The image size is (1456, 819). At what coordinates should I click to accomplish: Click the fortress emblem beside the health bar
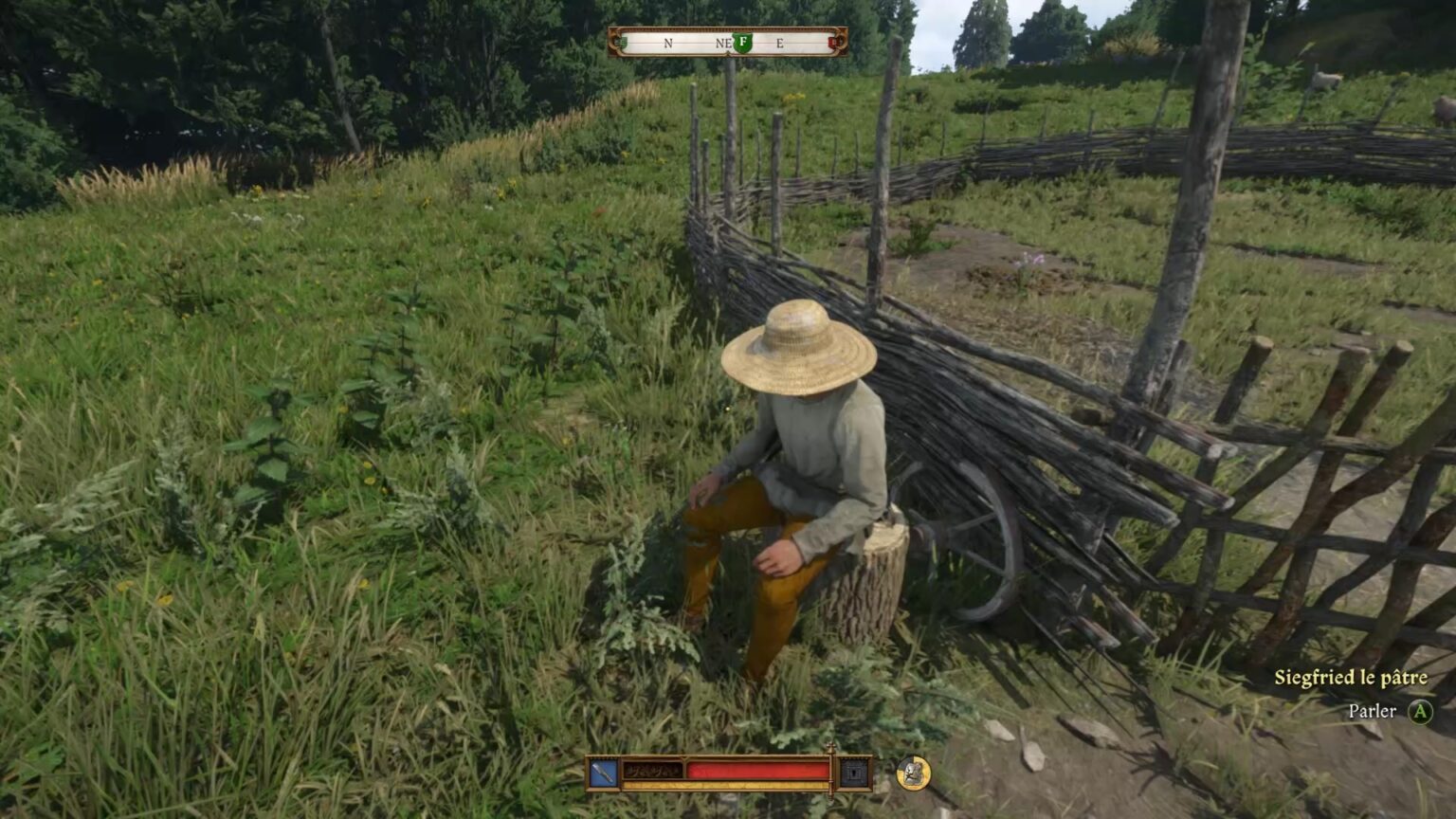[x=855, y=773]
